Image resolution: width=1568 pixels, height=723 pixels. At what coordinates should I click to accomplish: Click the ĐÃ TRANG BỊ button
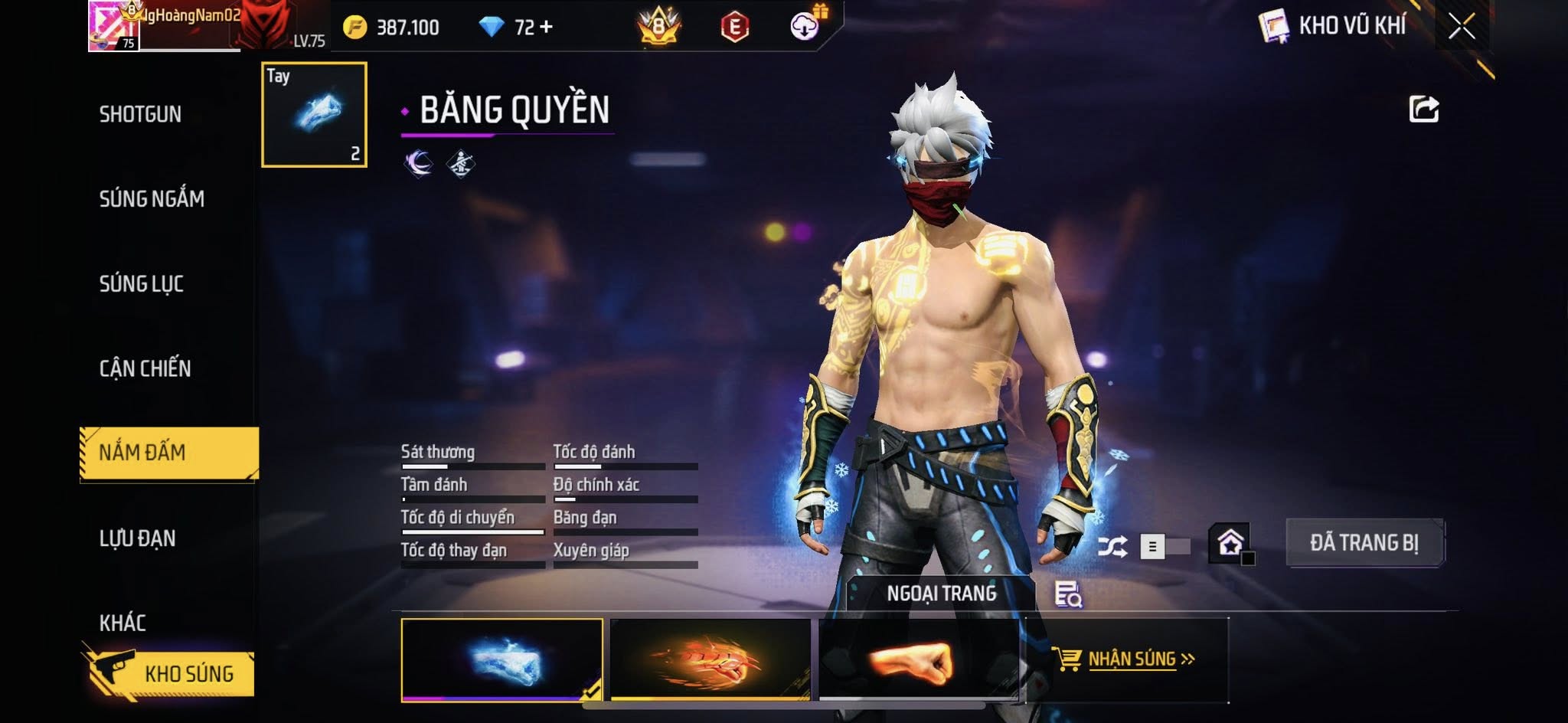[x=1364, y=543]
